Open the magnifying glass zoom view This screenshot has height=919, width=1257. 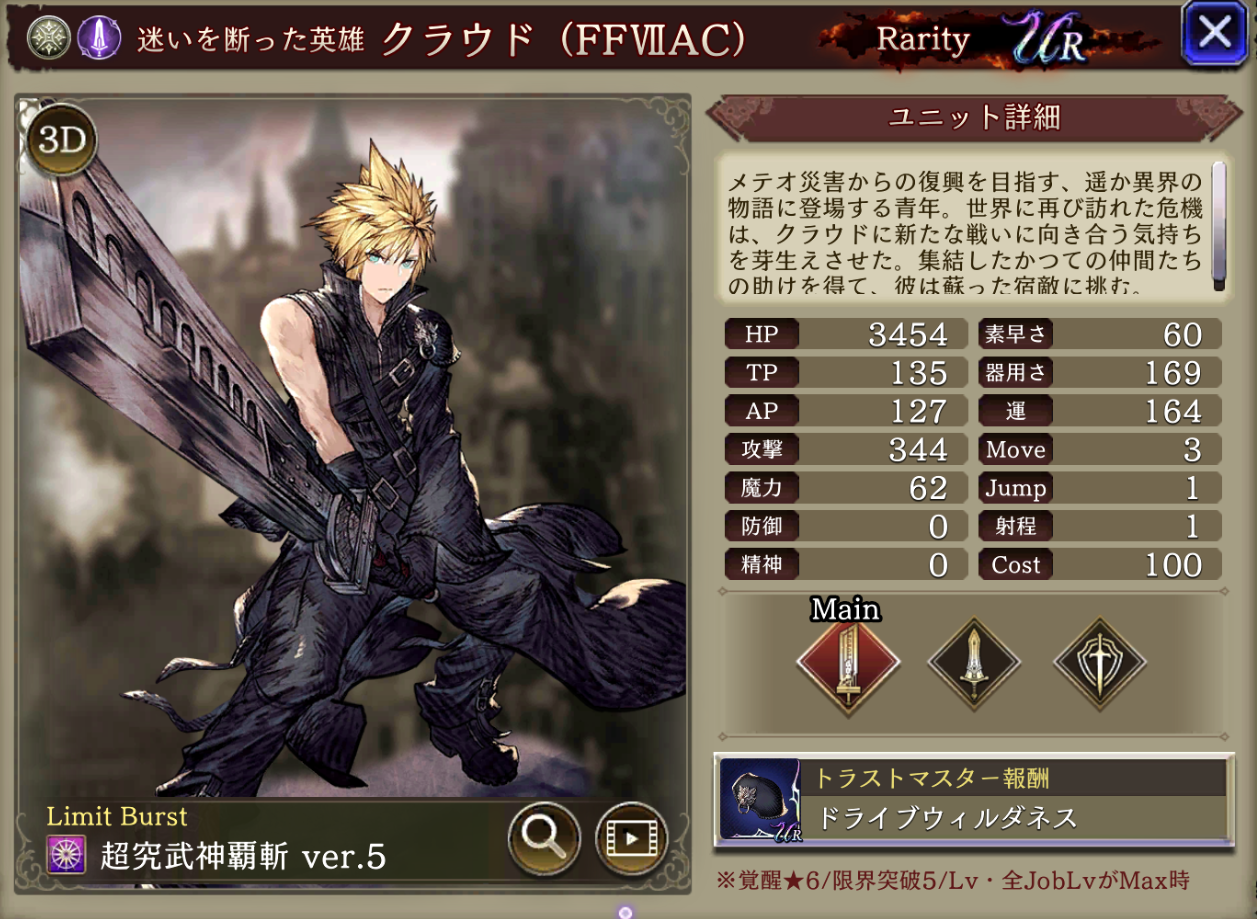544,836
